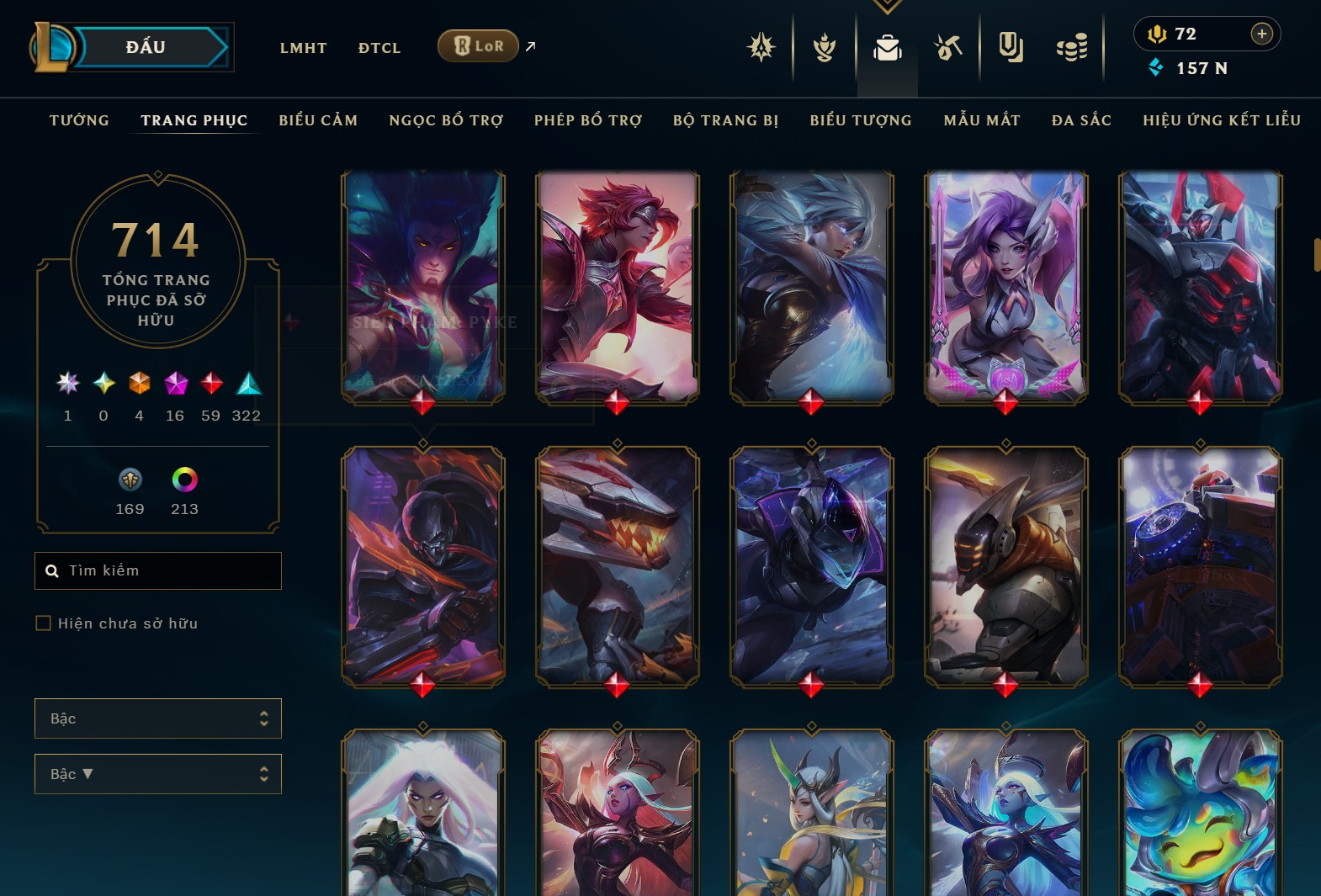Select the red Epic gem rarity icon
1321x896 pixels.
(x=210, y=384)
